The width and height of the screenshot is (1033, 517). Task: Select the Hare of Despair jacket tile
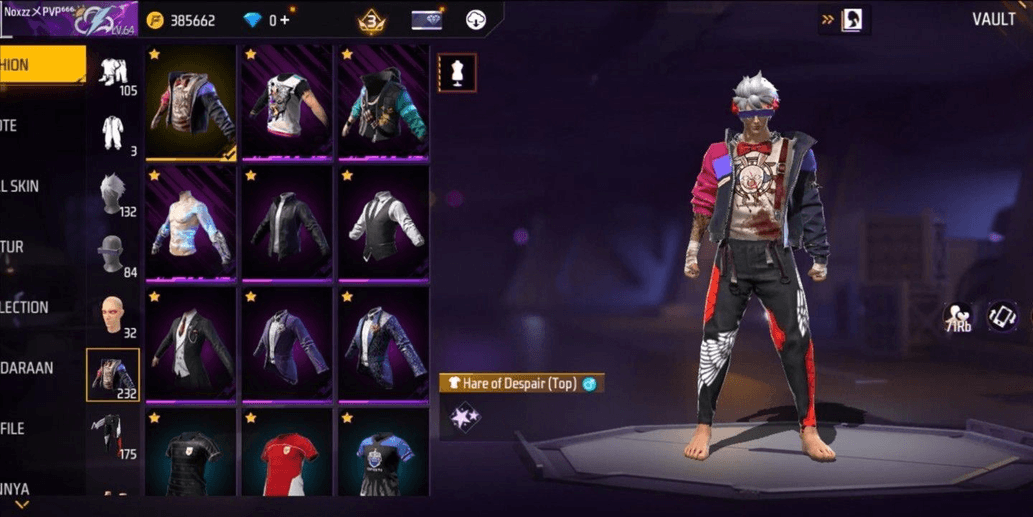click(191, 101)
